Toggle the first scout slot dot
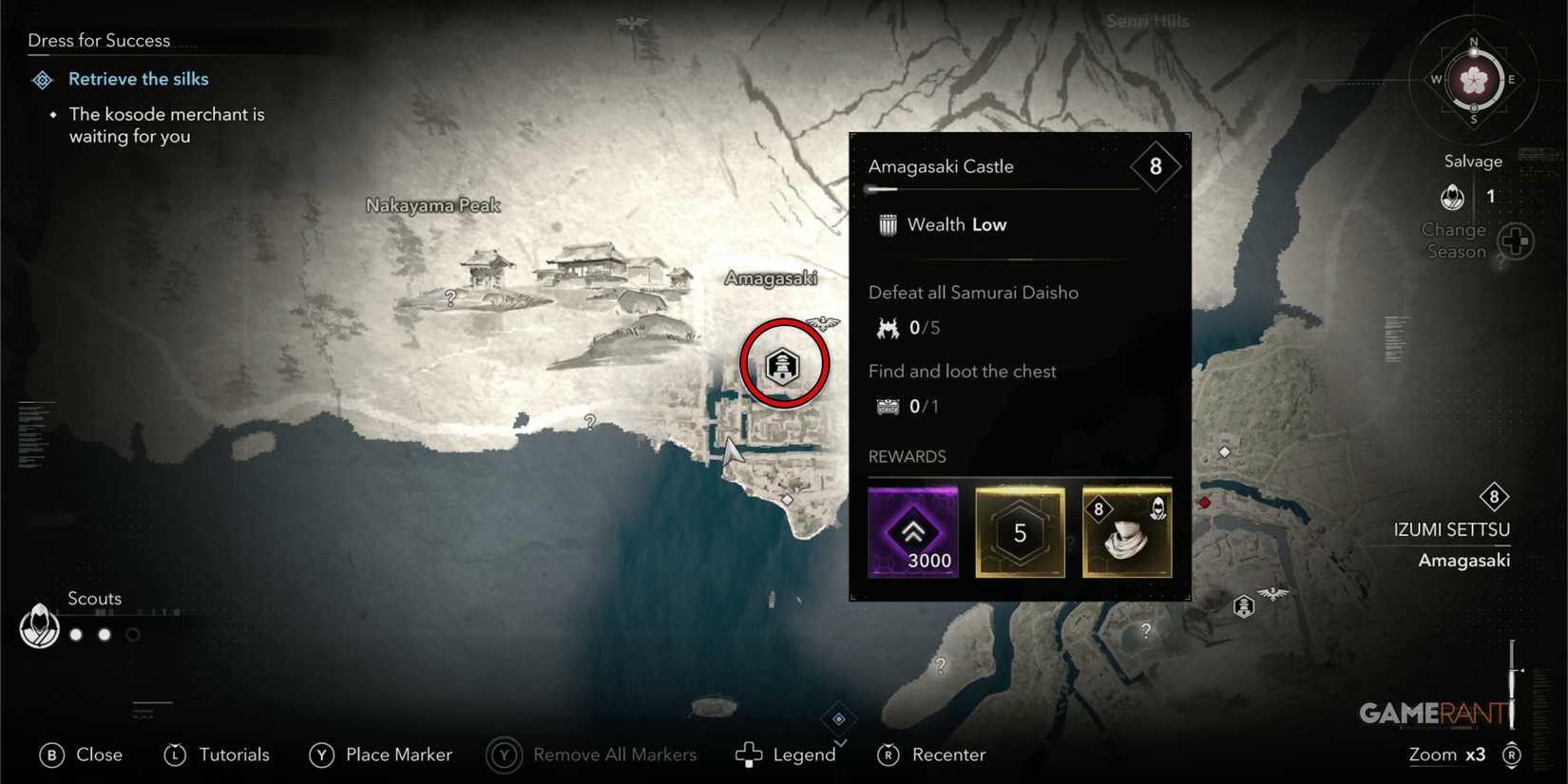This screenshot has width=1568, height=784. tap(75, 635)
